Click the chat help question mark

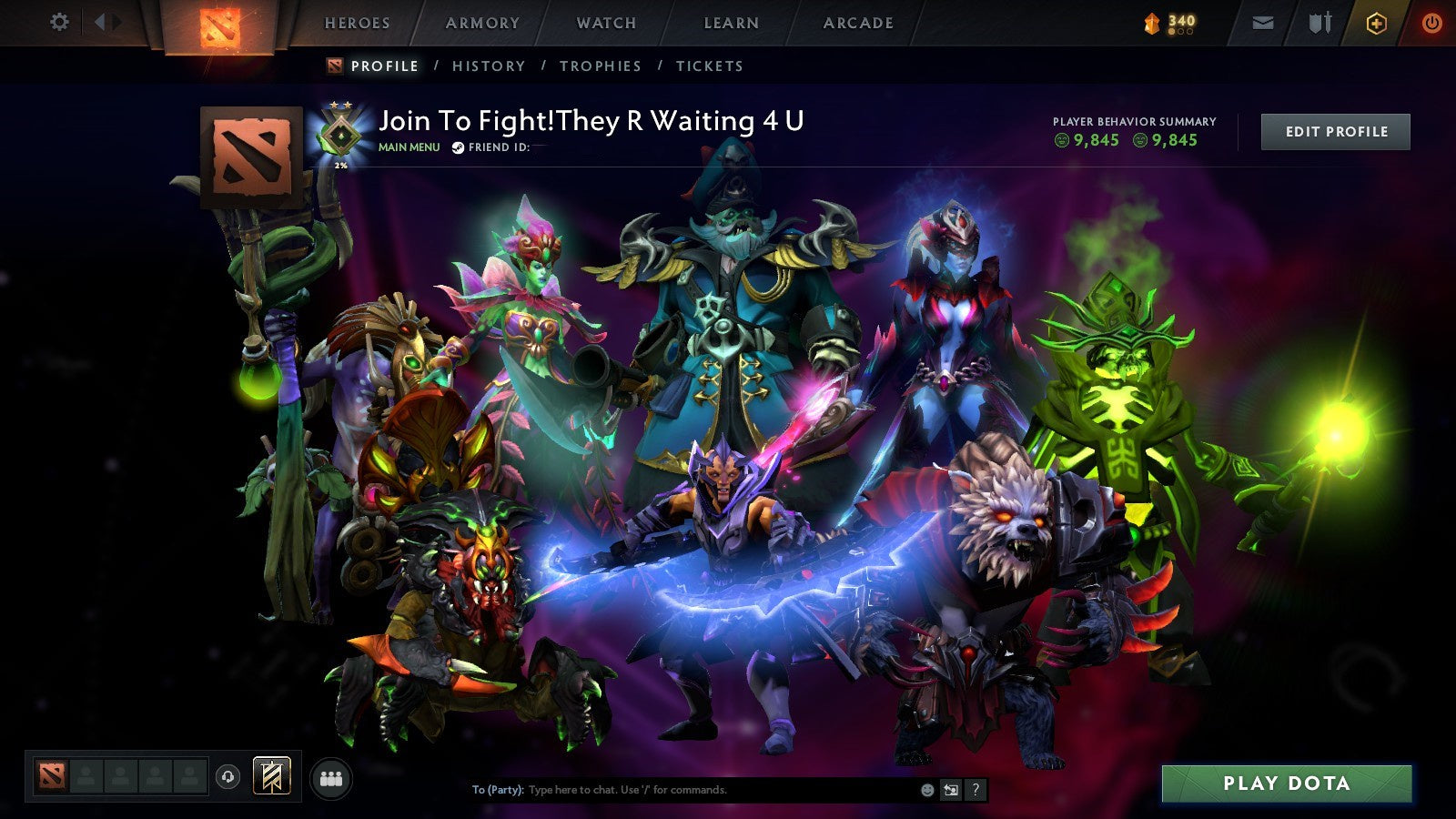pos(976,790)
